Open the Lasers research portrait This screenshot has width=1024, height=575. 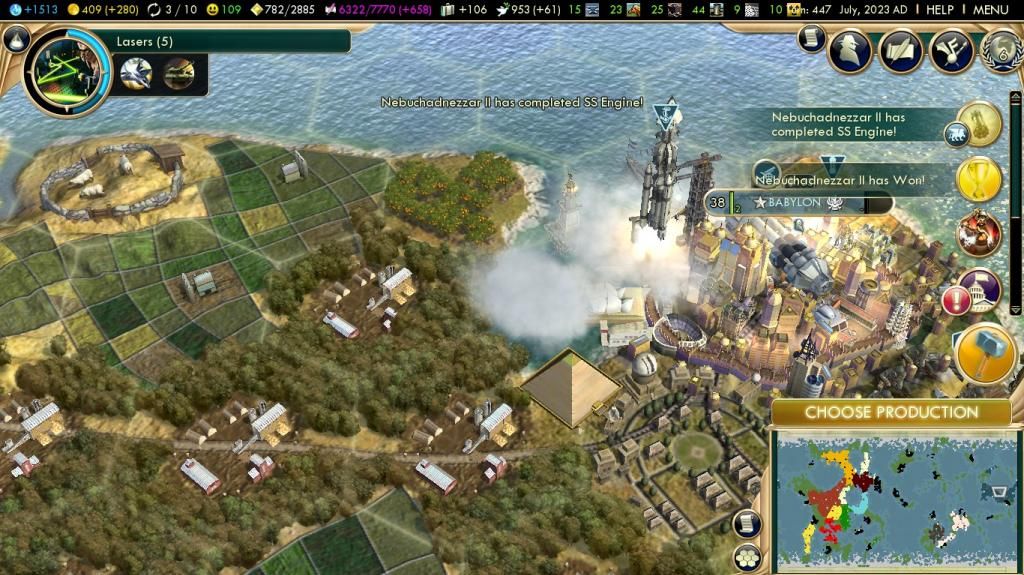pos(67,72)
